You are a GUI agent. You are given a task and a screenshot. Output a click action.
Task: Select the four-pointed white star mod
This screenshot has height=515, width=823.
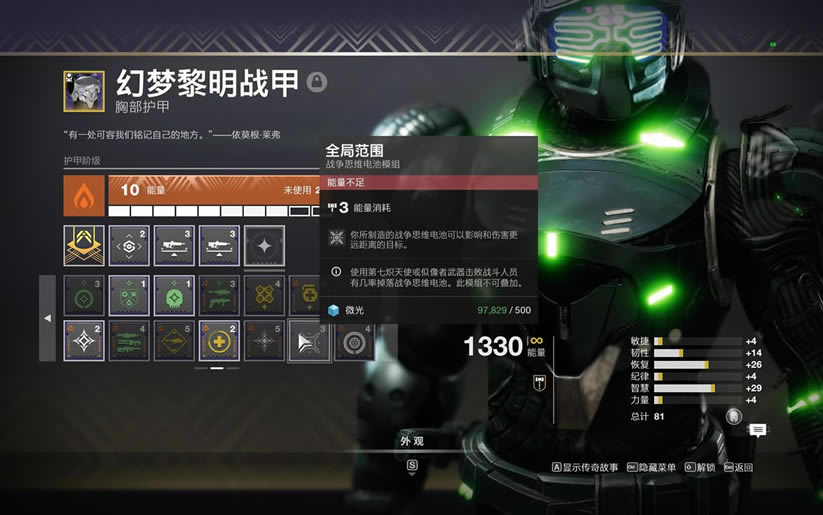(84, 340)
